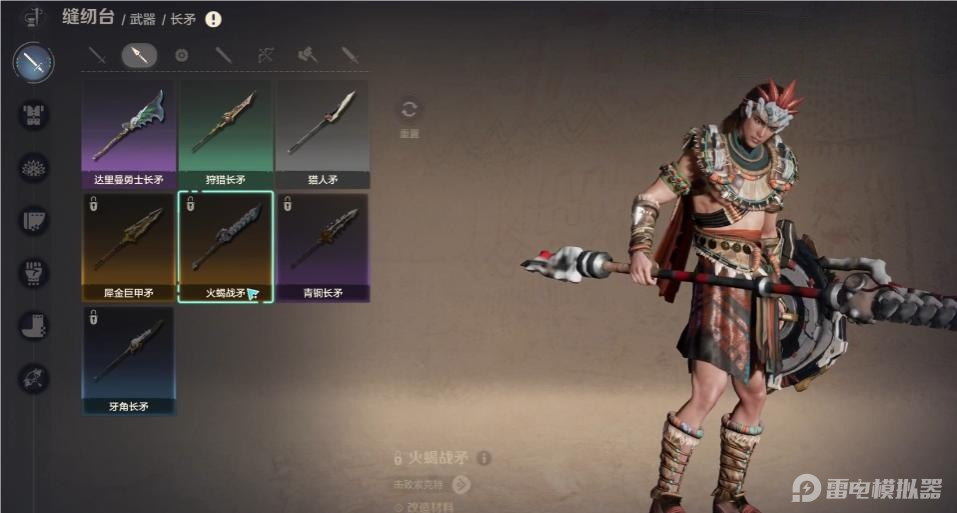Open the round shield weapon tab
957x513 pixels.
pyautogui.click(x=181, y=56)
